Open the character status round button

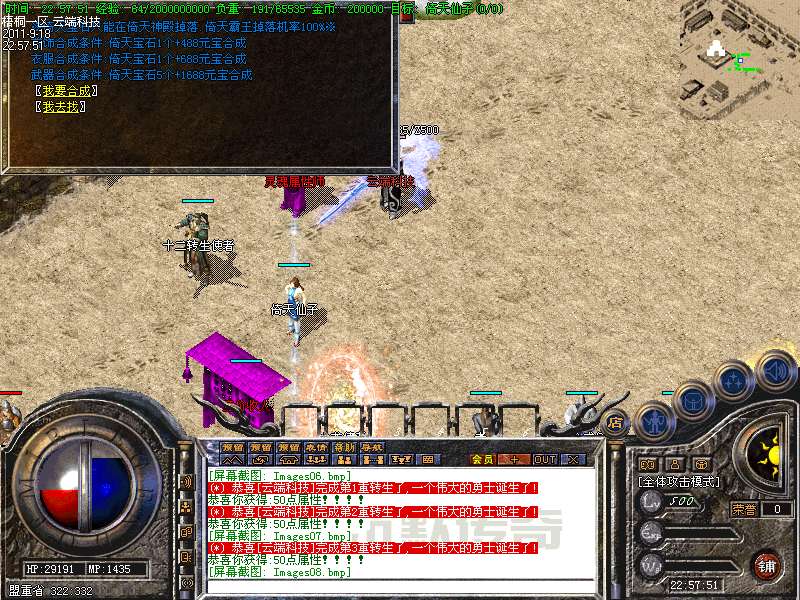656,421
